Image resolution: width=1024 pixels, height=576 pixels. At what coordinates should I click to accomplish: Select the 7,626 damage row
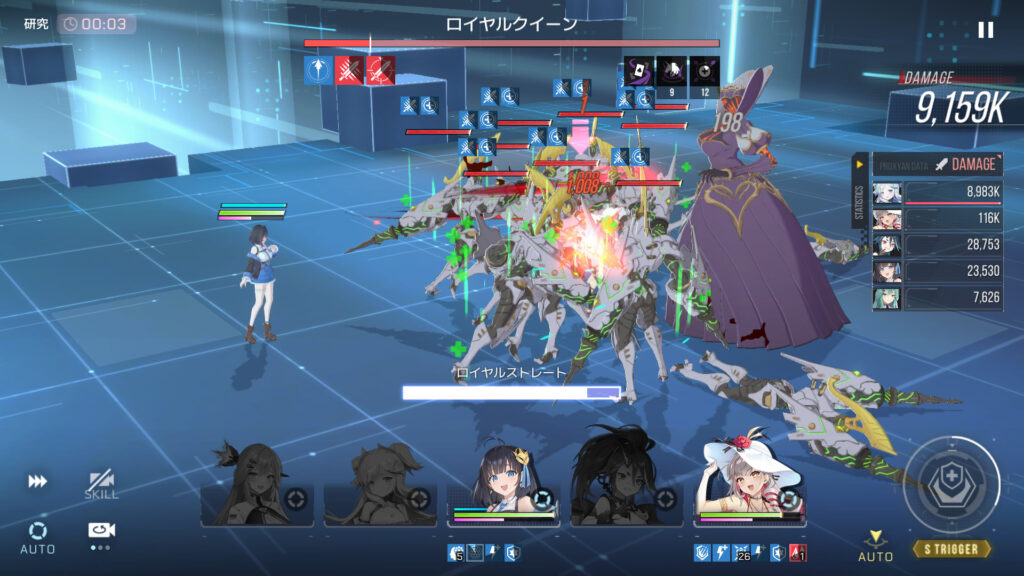pyautogui.click(x=937, y=298)
